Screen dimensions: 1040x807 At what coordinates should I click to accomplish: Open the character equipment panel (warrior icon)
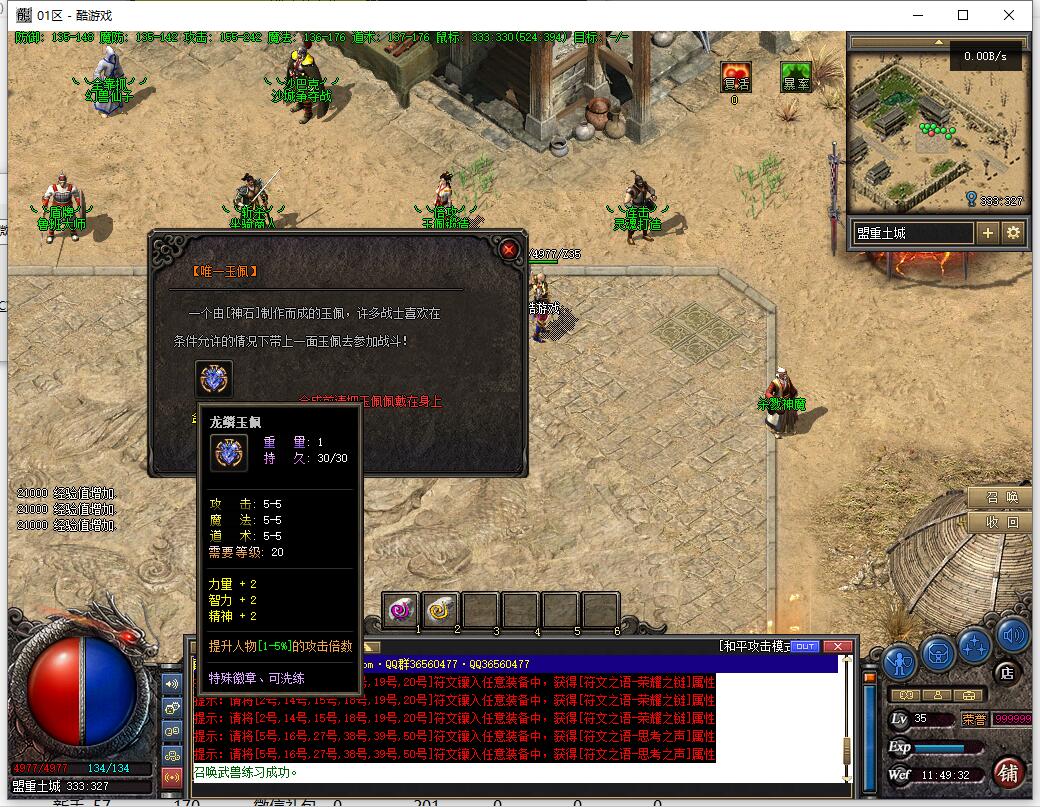pyautogui.click(x=901, y=661)
